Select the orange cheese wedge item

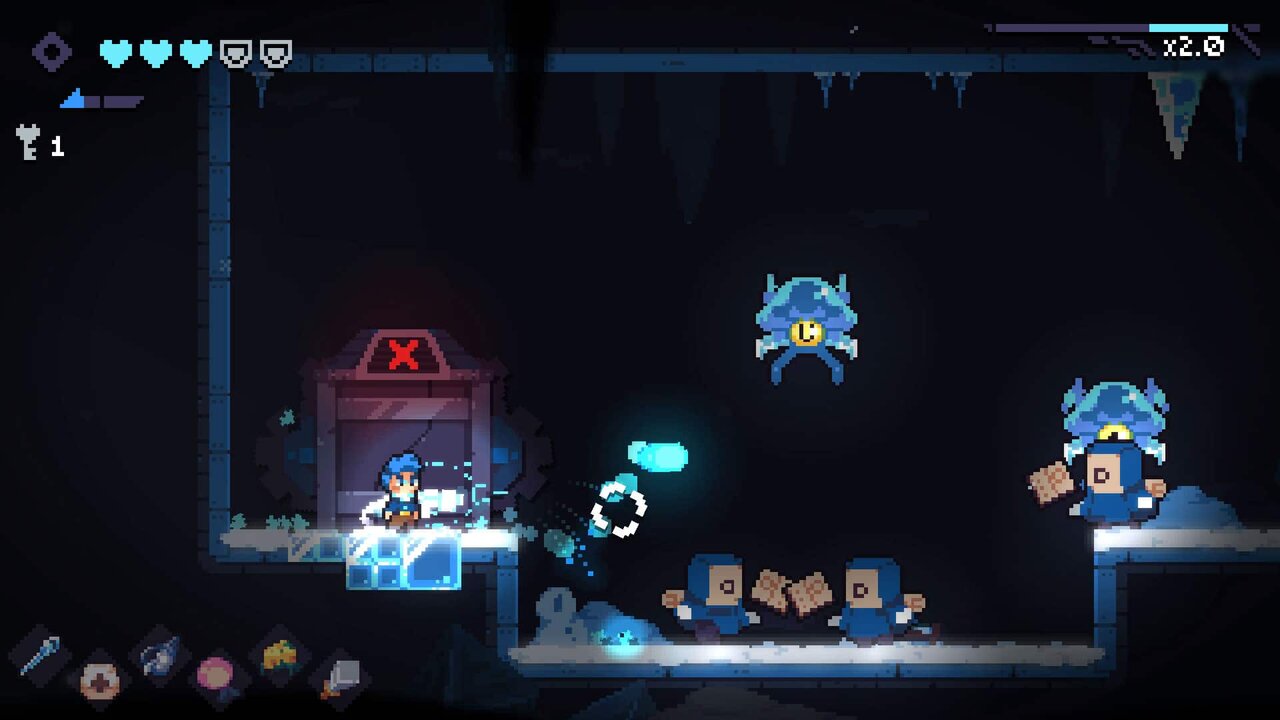(x=279, y=655)
